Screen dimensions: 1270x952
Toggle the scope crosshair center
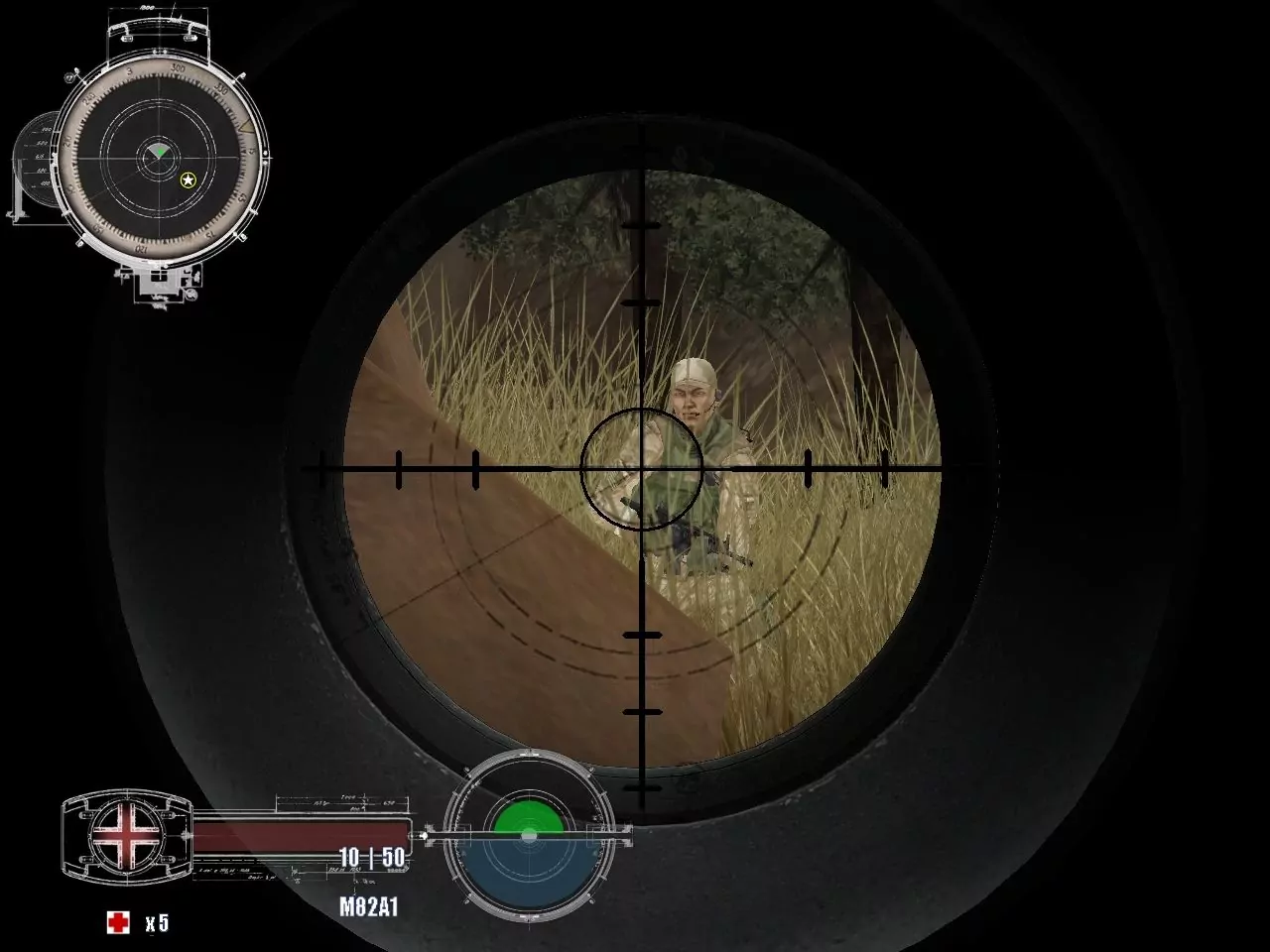click(644, 466)
